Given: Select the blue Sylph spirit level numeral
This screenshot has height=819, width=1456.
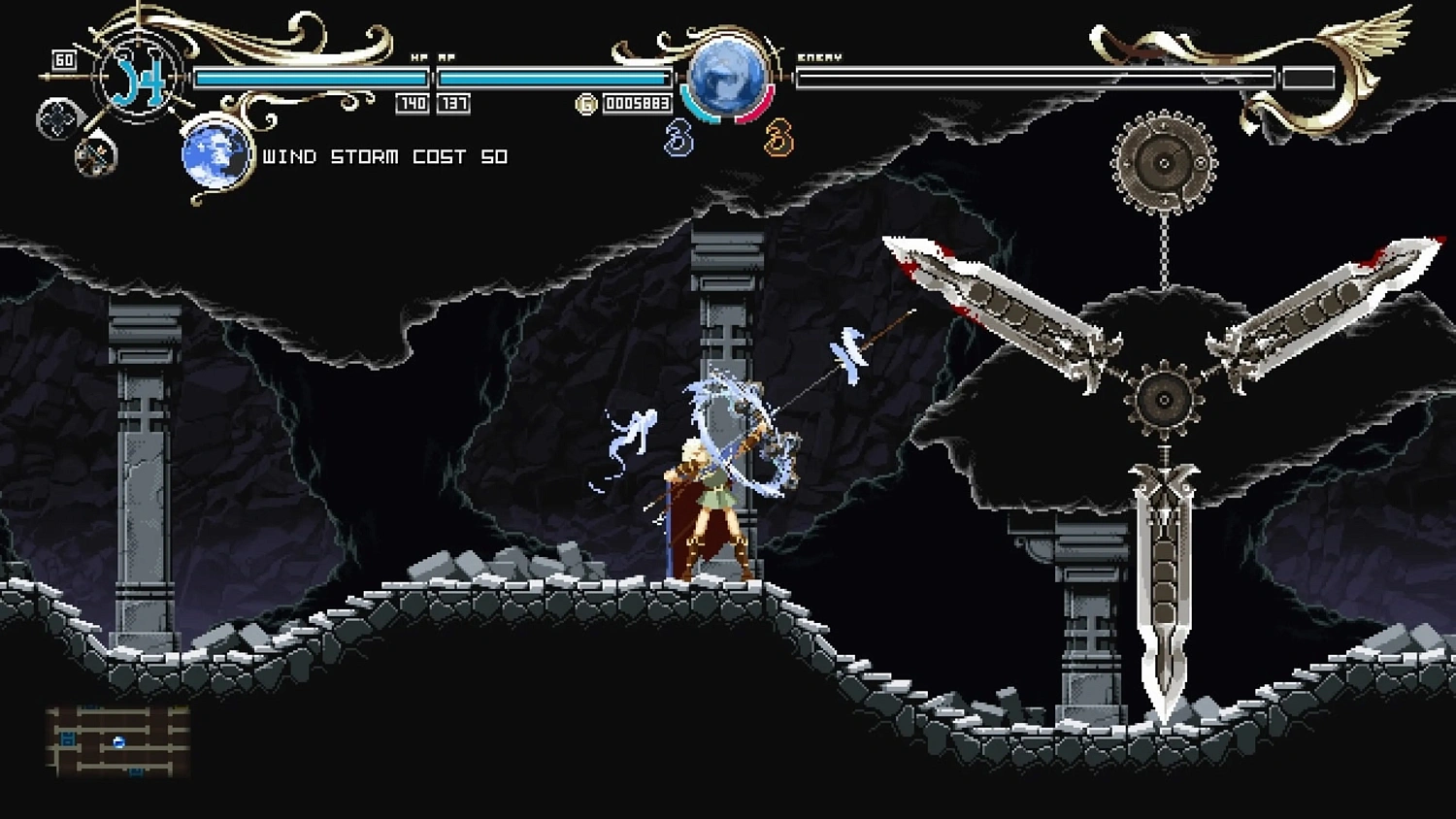Looking at the screenshot, I should (x=678, y=138).
